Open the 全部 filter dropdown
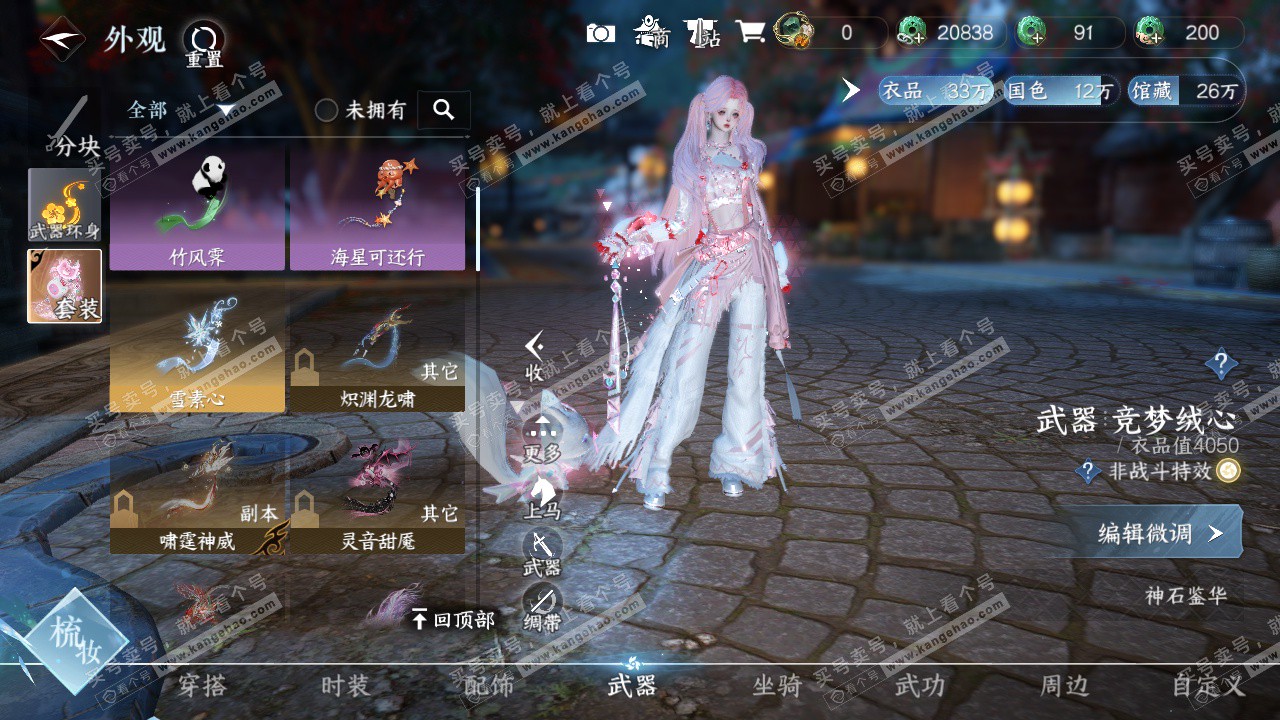 point(180,110)
